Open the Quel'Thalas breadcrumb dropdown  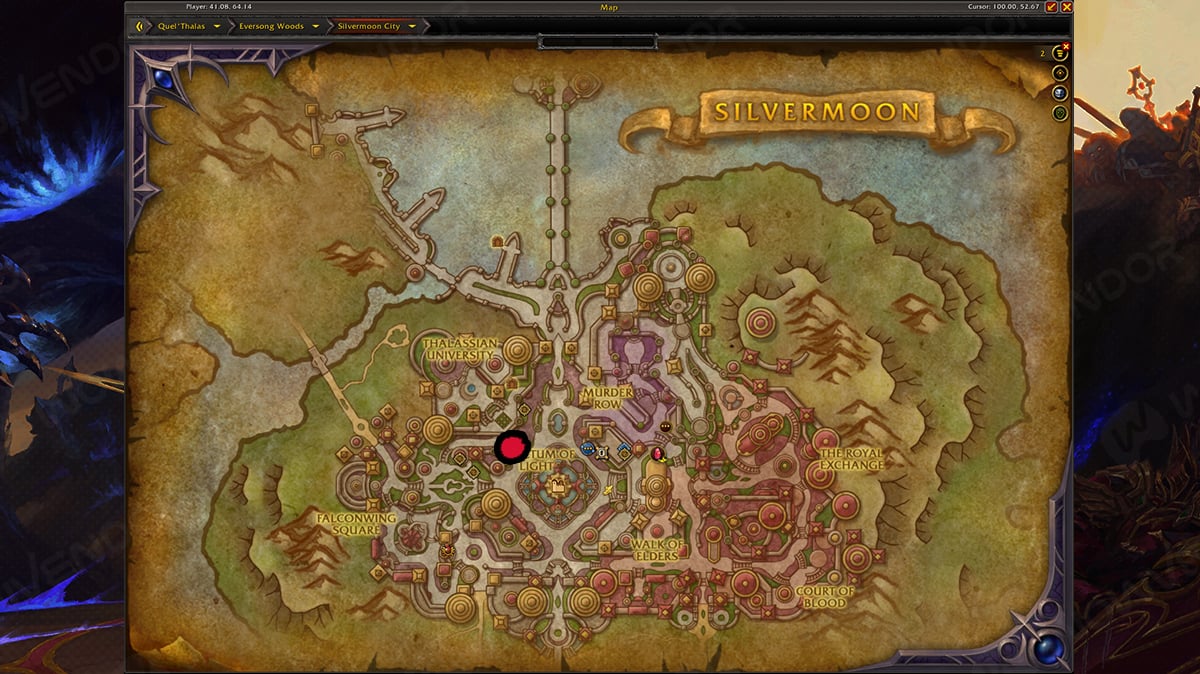pos(217,26)
